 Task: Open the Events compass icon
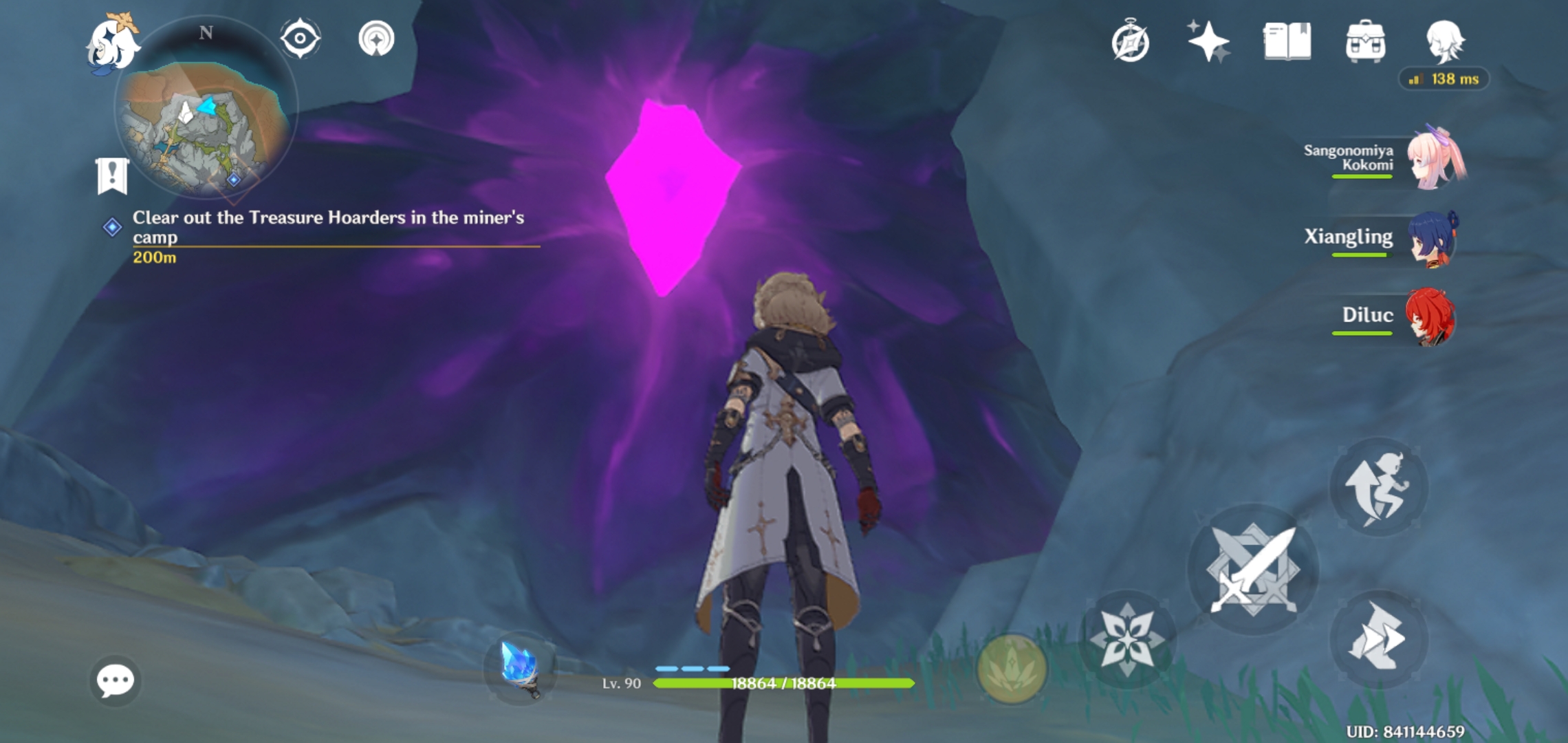(x=1132, y=41)
